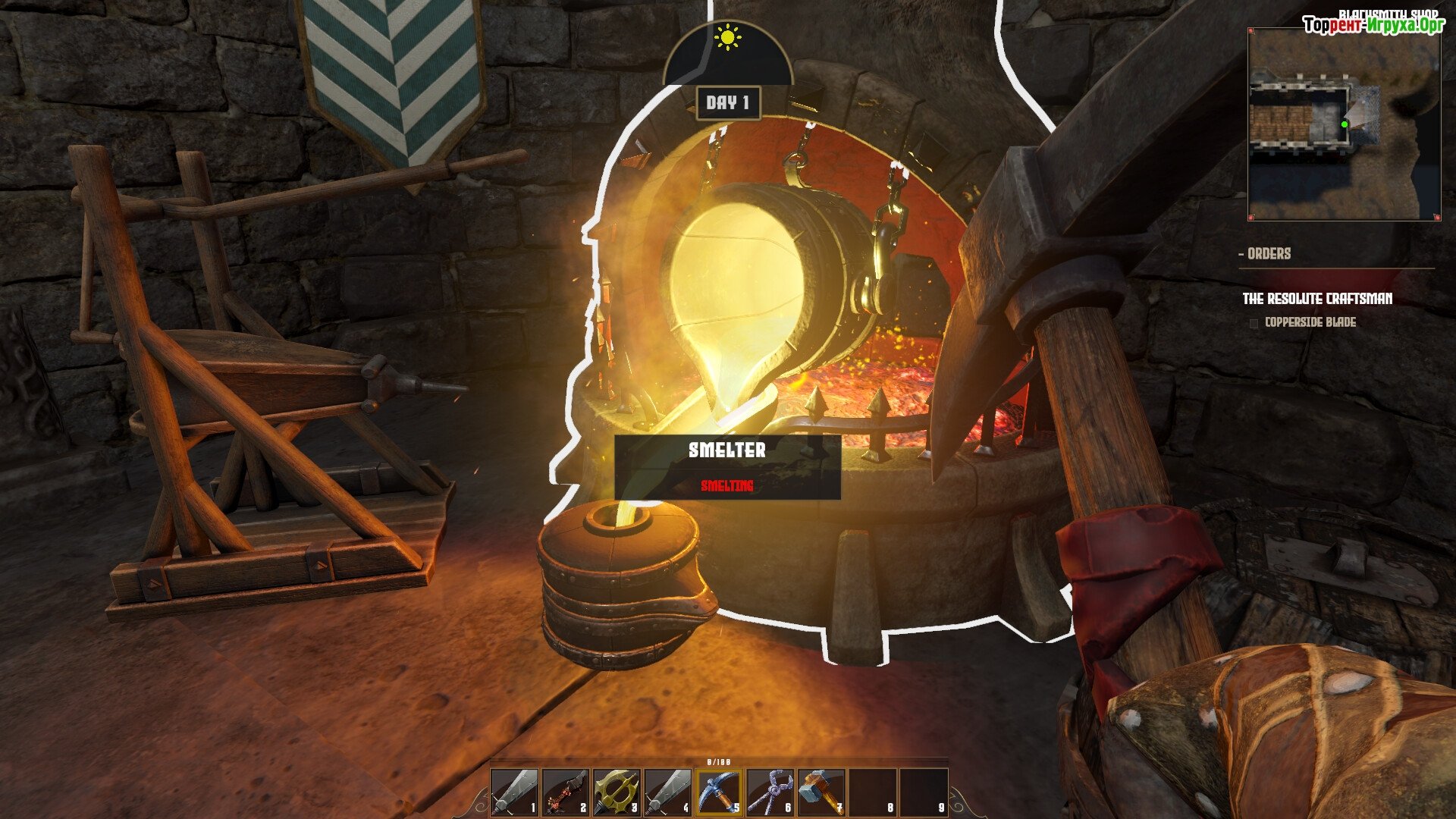Click the Торрент-Игруха.Орг watermark link
1456x819 pixels.
pos(1373,26)
